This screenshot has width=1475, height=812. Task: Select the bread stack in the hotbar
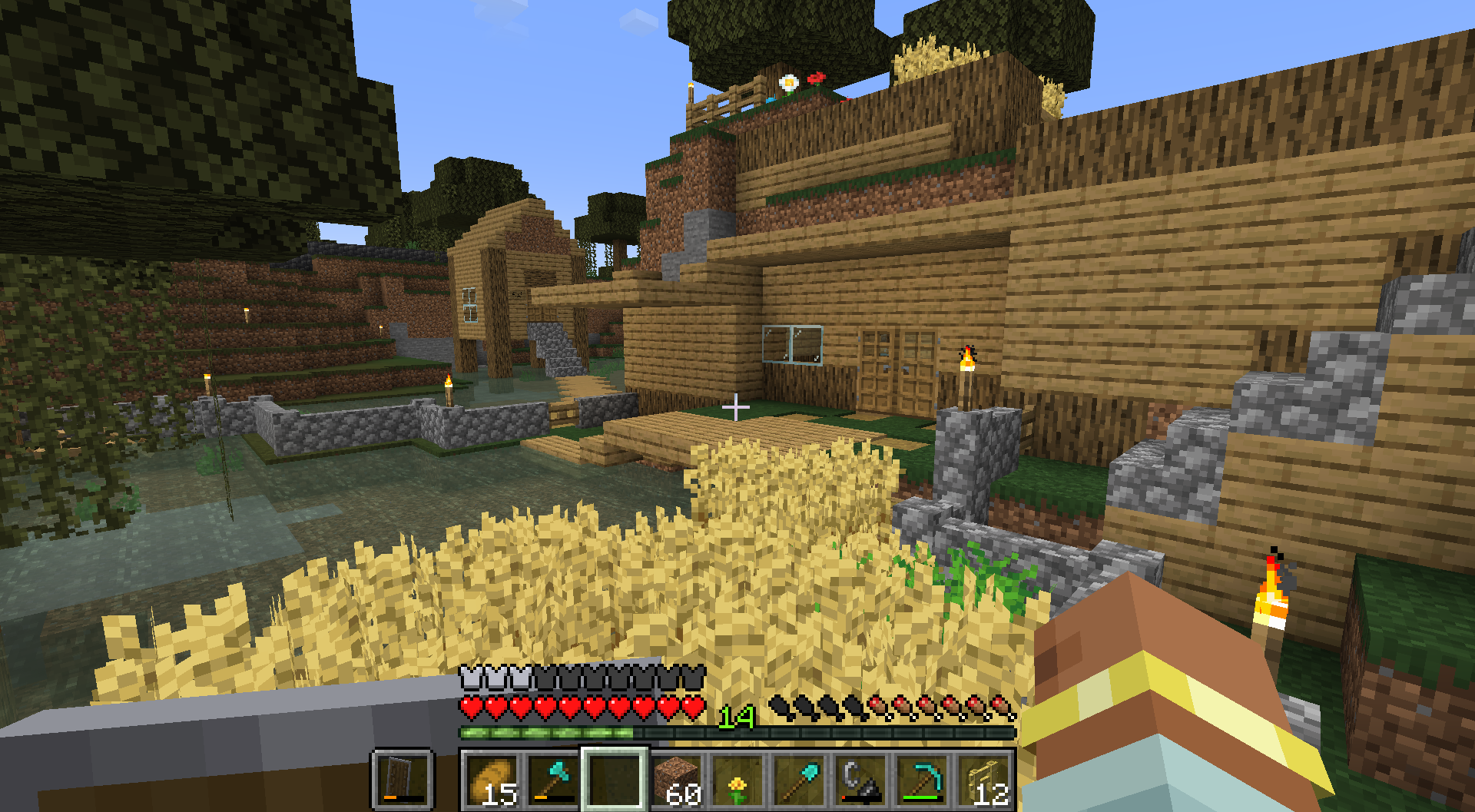491,781
